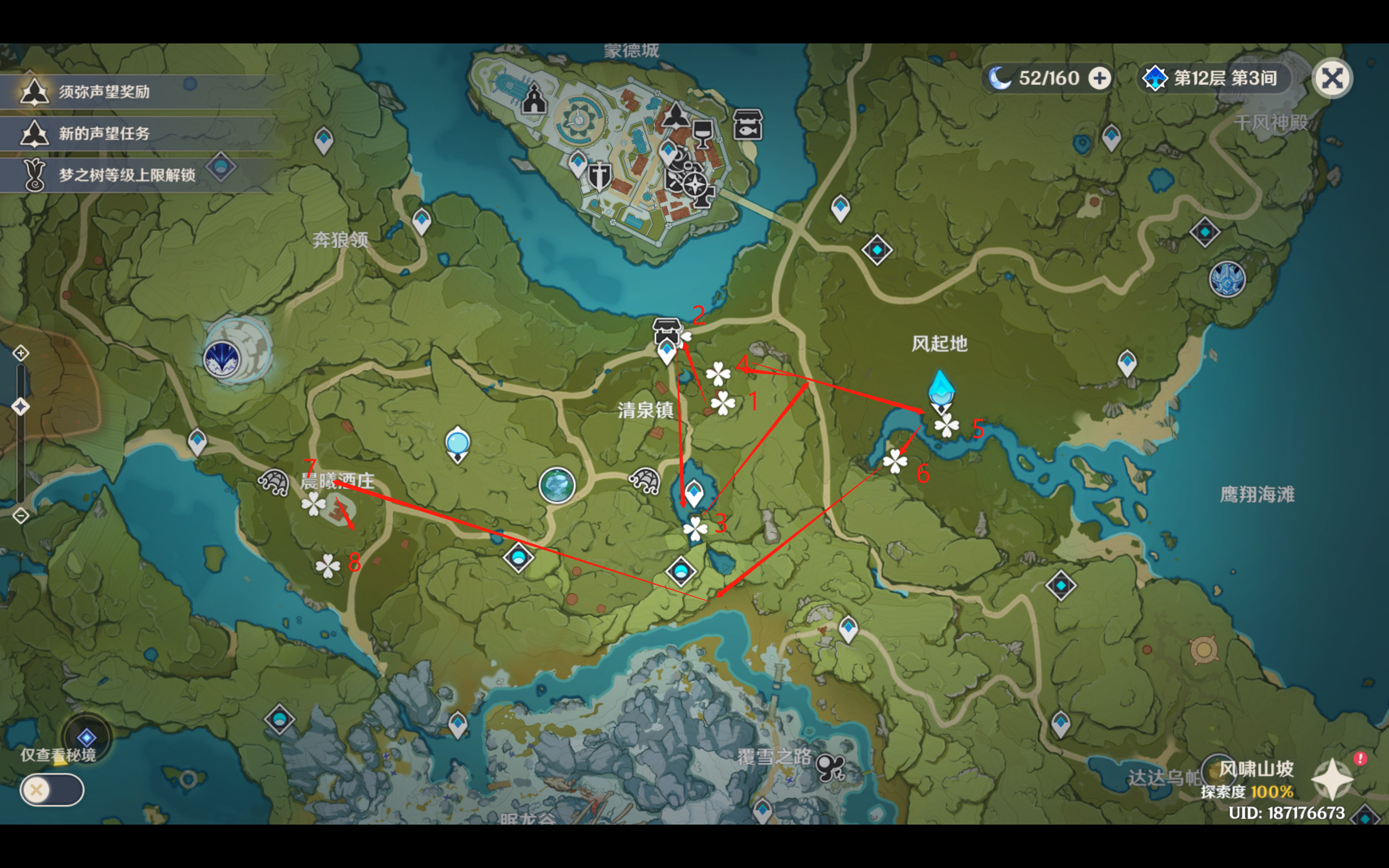Open the 第12层 第3间 Spiral Abyss indicator
This screenshot has width=1389, height=868.
click(1214, 78)
